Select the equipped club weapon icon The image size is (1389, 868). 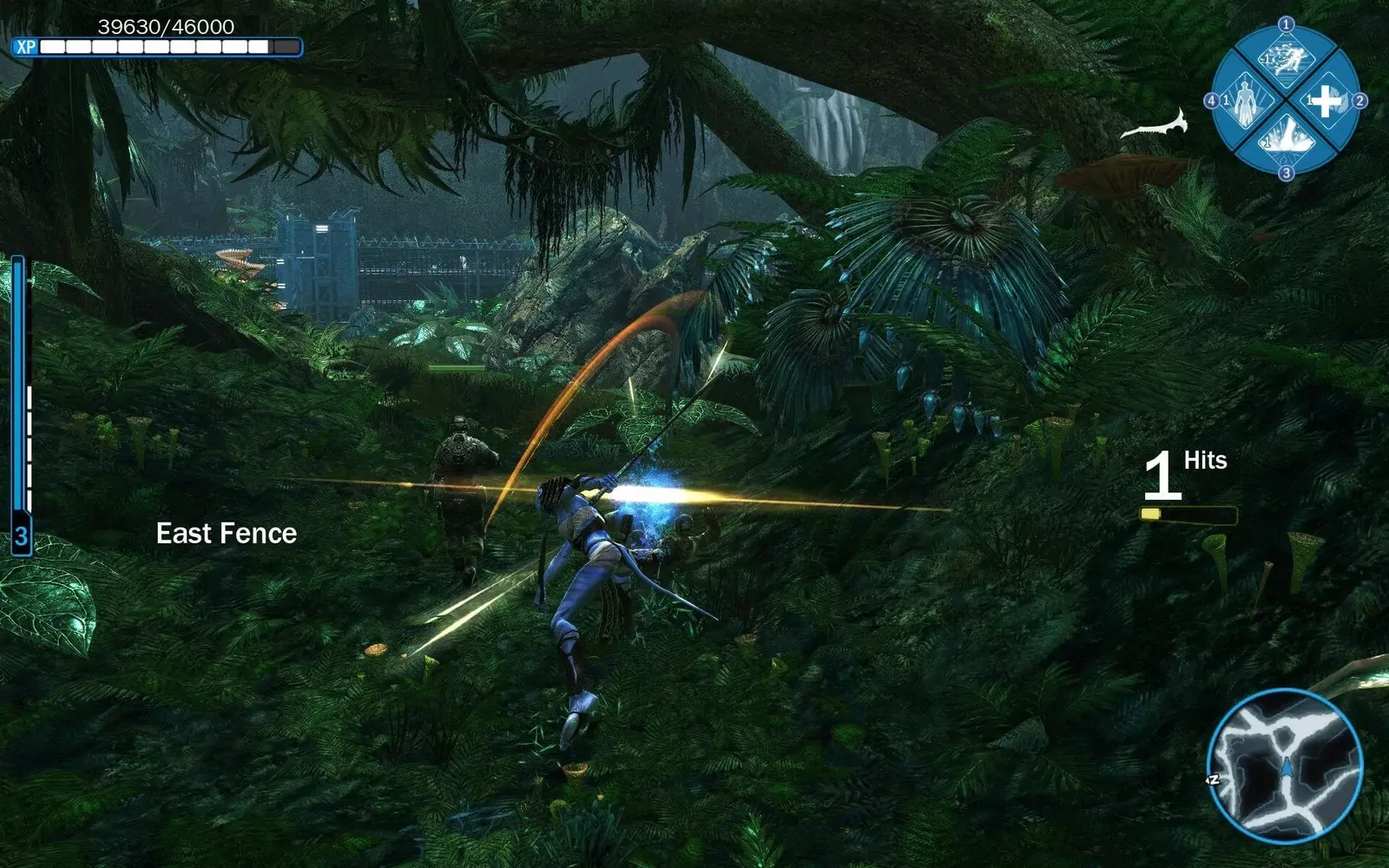pyautogui.click(x=1155, y=126)
